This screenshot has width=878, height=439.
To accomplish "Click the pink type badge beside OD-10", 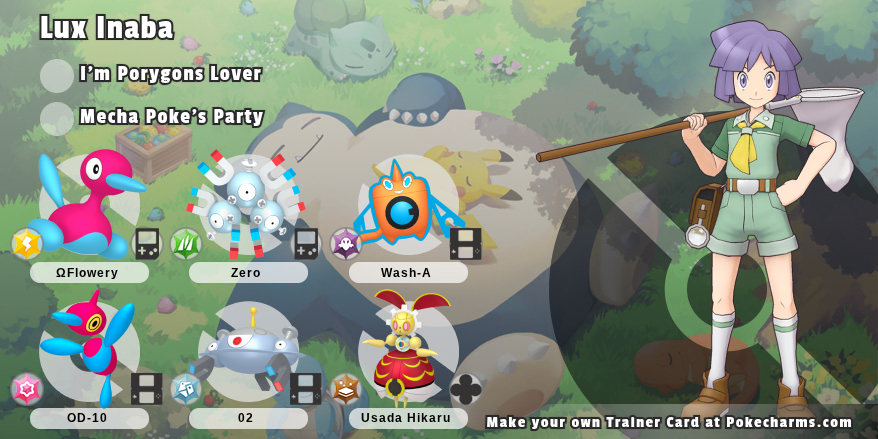I will tap(27, 389).
